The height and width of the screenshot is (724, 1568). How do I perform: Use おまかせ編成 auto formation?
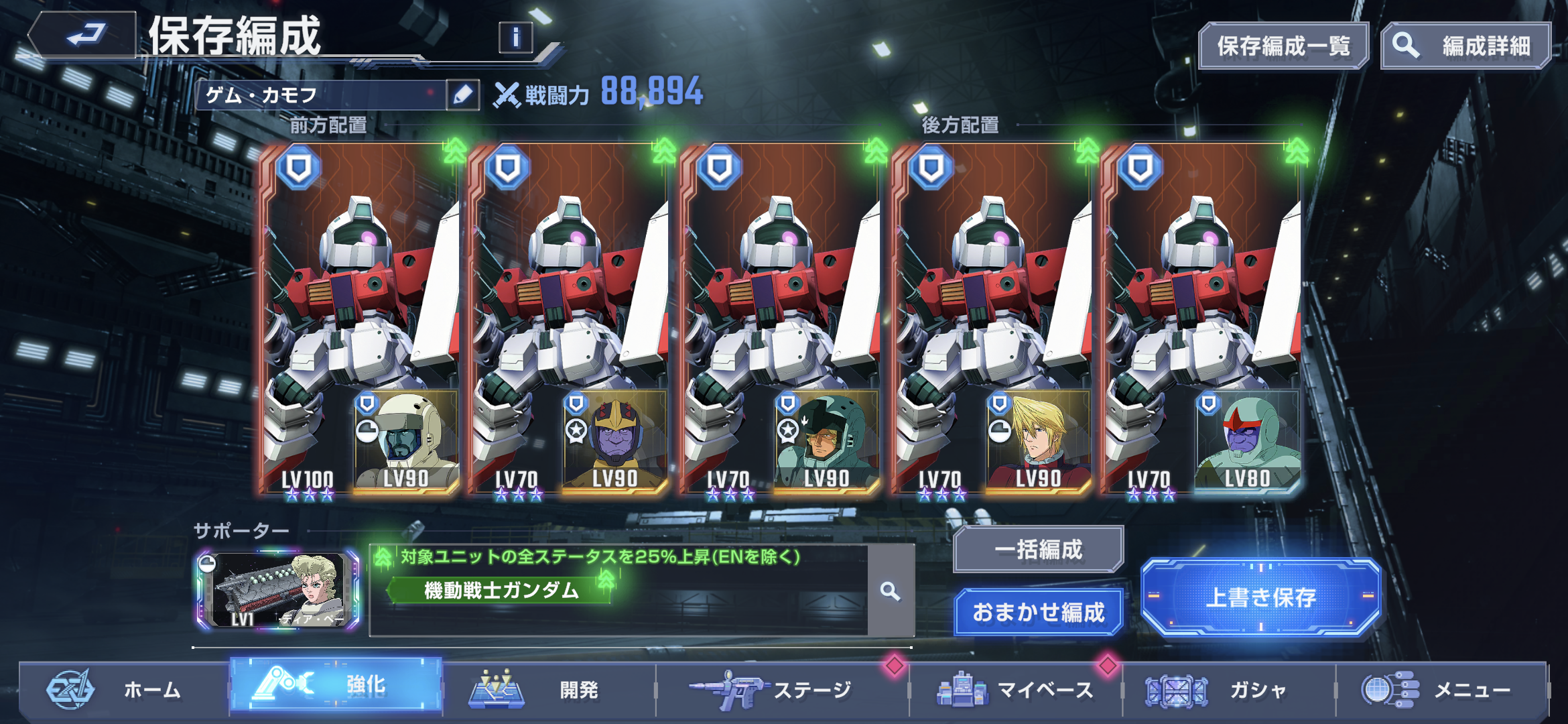point(1038,612)
